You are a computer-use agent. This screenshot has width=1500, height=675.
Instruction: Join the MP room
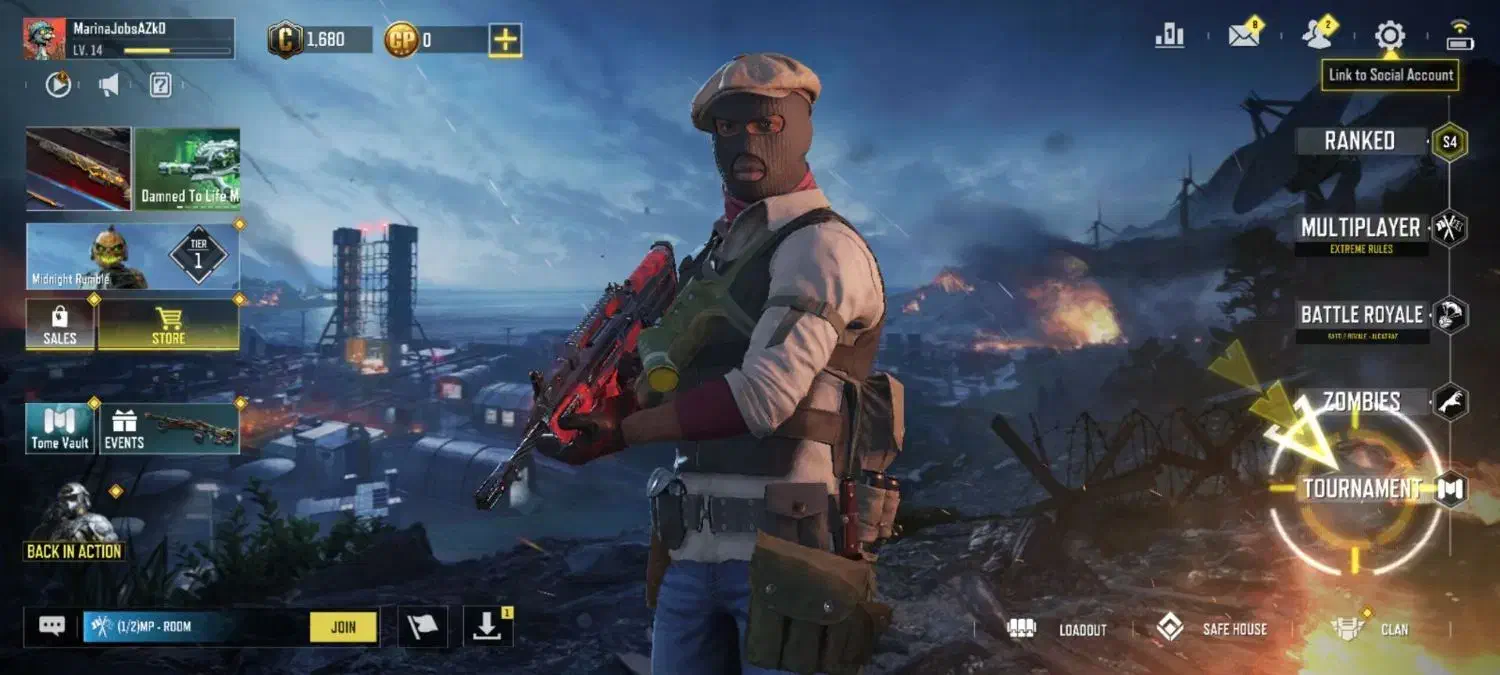click(343, 627)
